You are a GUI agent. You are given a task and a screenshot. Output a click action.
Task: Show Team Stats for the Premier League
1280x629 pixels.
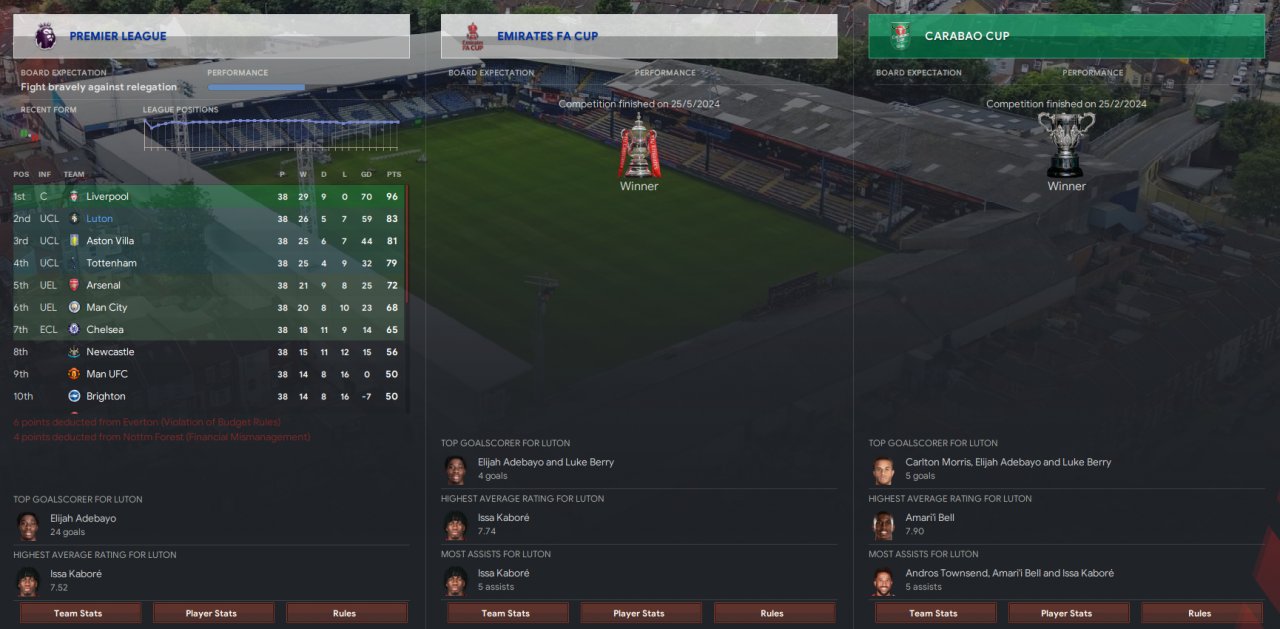[79, 613]
